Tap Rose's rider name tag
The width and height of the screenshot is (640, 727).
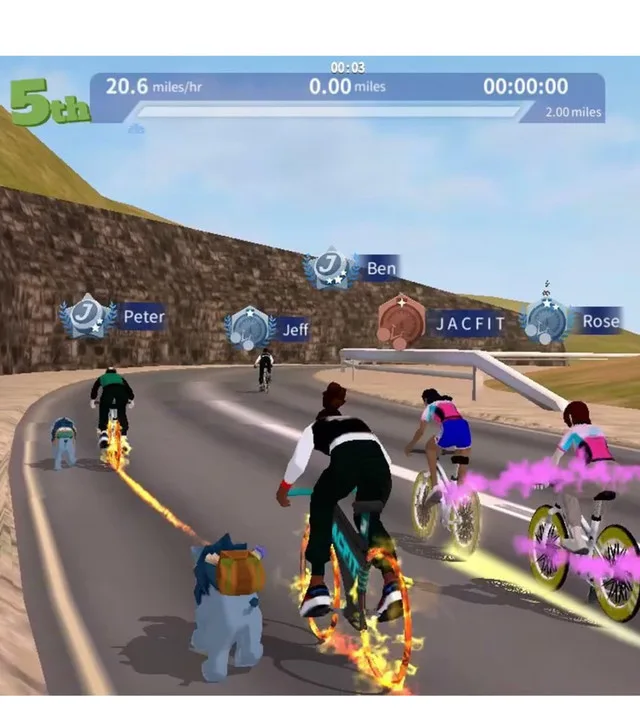point(600,321)
